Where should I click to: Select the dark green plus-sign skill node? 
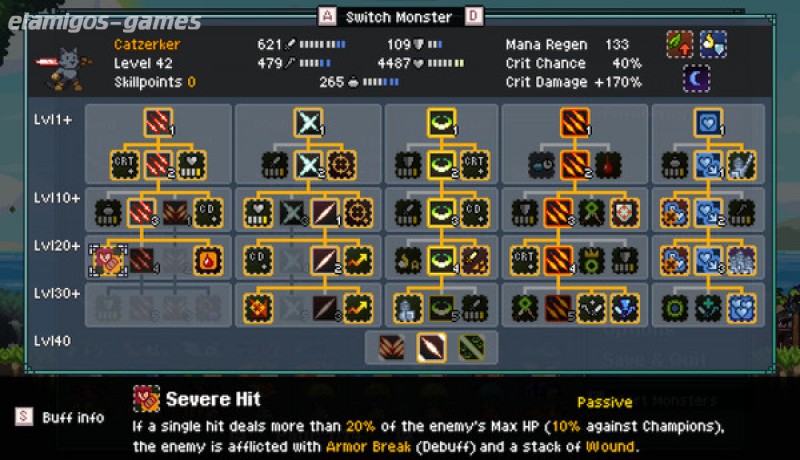pos(708,308)
